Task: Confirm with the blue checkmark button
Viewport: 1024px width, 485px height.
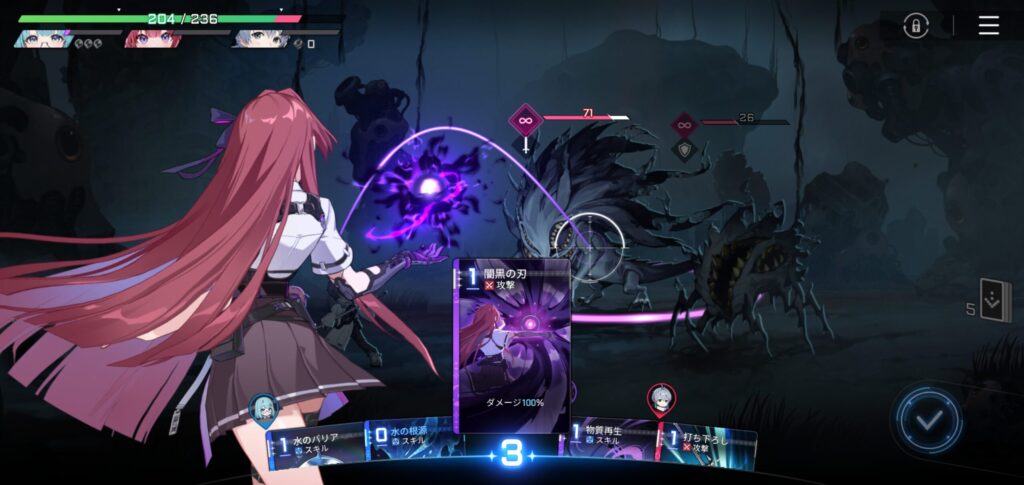Action: point(929,421)
